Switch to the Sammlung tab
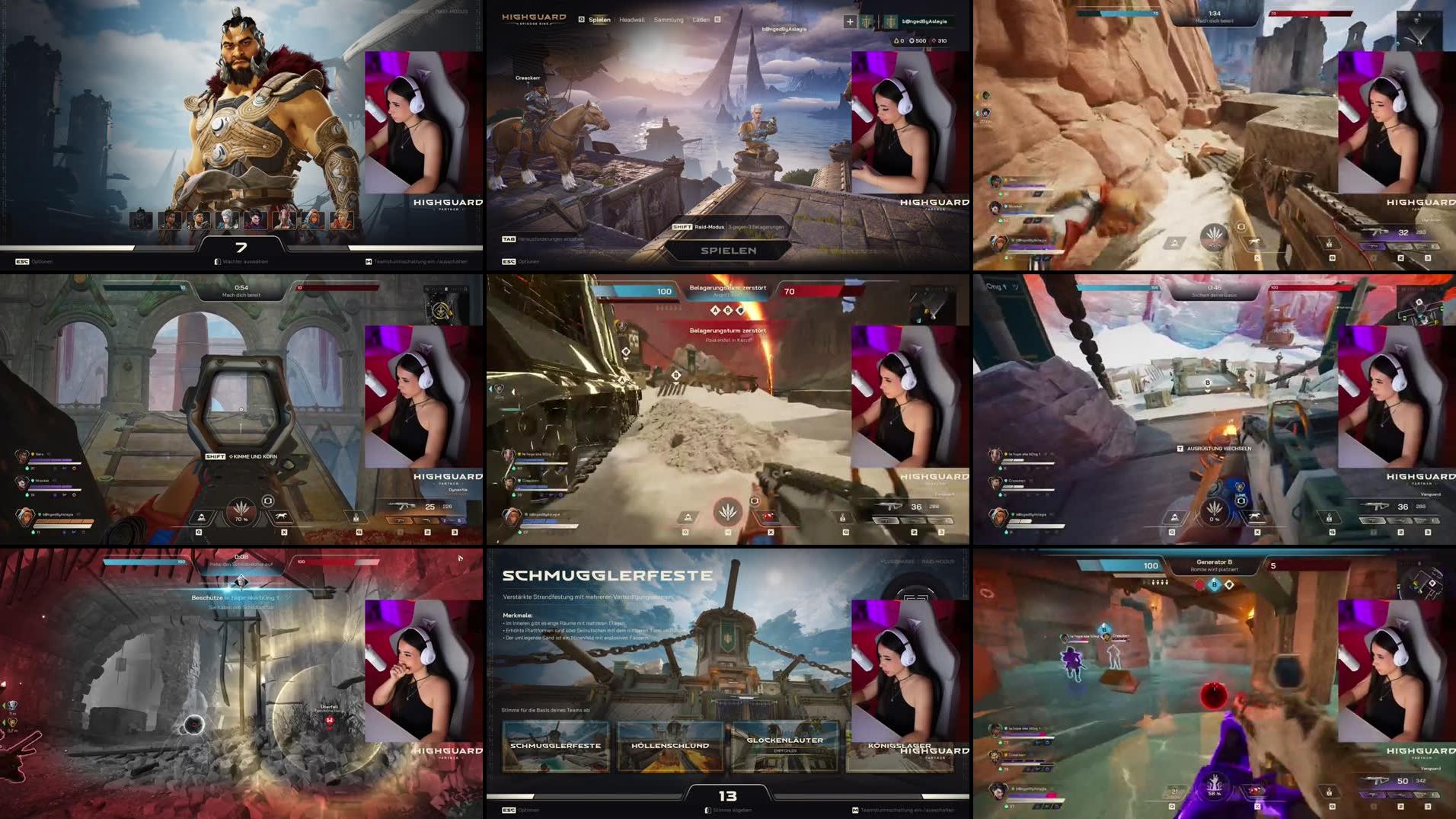Viewport: 1456px width, 819px height. coord(668,19)
